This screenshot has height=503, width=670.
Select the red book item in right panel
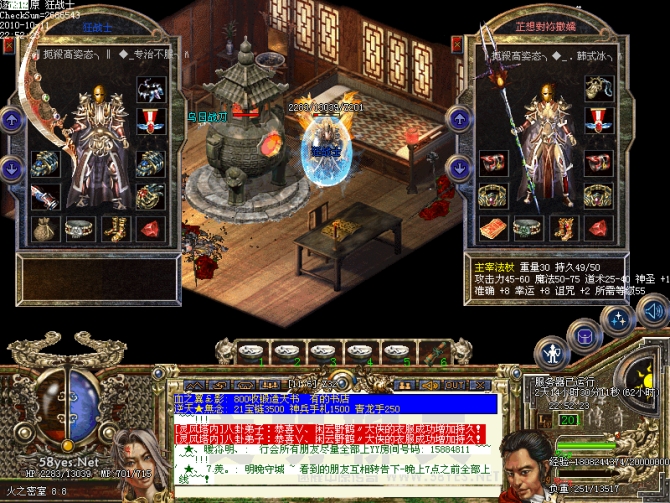click(x=491, y=229)
